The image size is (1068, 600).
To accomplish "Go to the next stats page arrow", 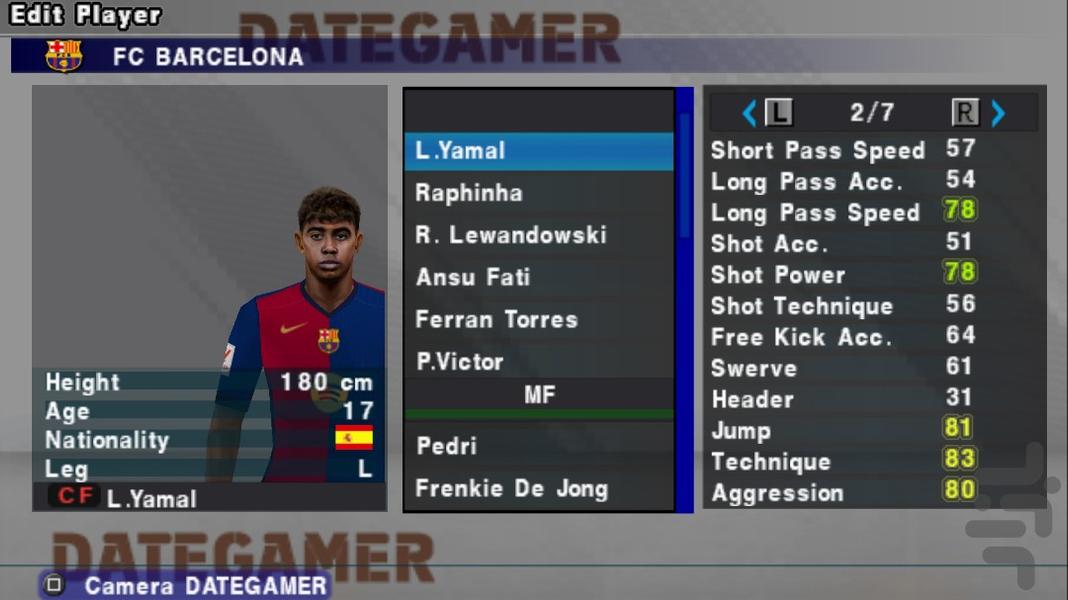I will tap(998, 113).
